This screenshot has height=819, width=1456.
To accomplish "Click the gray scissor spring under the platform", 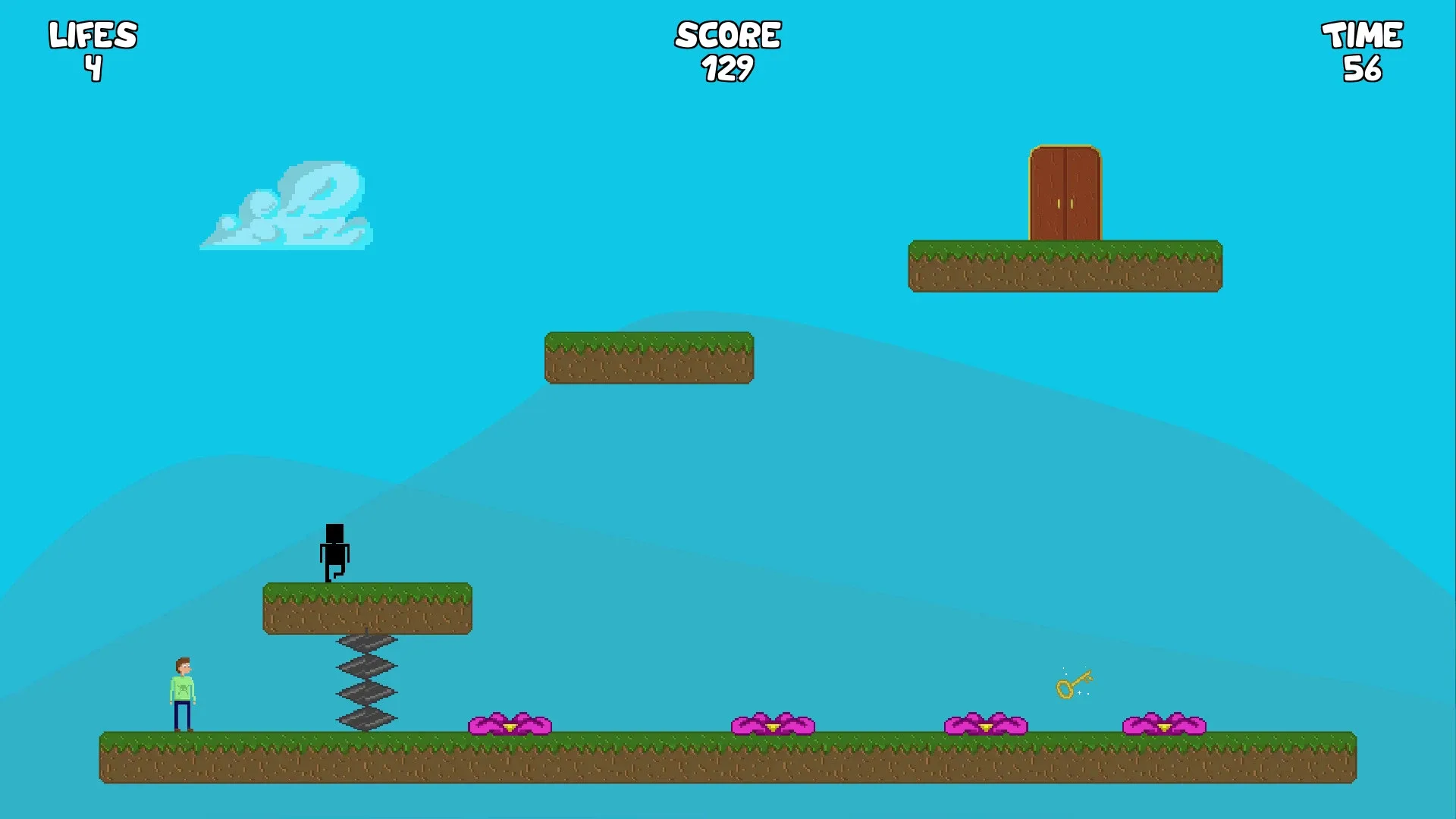I will pos(368,682).
